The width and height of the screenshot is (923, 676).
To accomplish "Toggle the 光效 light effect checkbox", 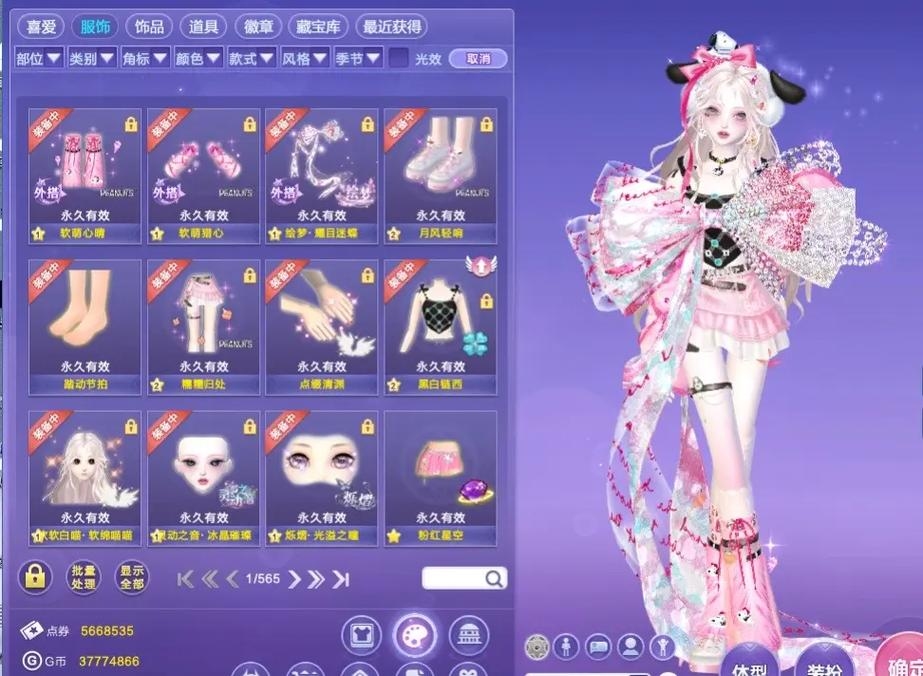I will 398,59.
